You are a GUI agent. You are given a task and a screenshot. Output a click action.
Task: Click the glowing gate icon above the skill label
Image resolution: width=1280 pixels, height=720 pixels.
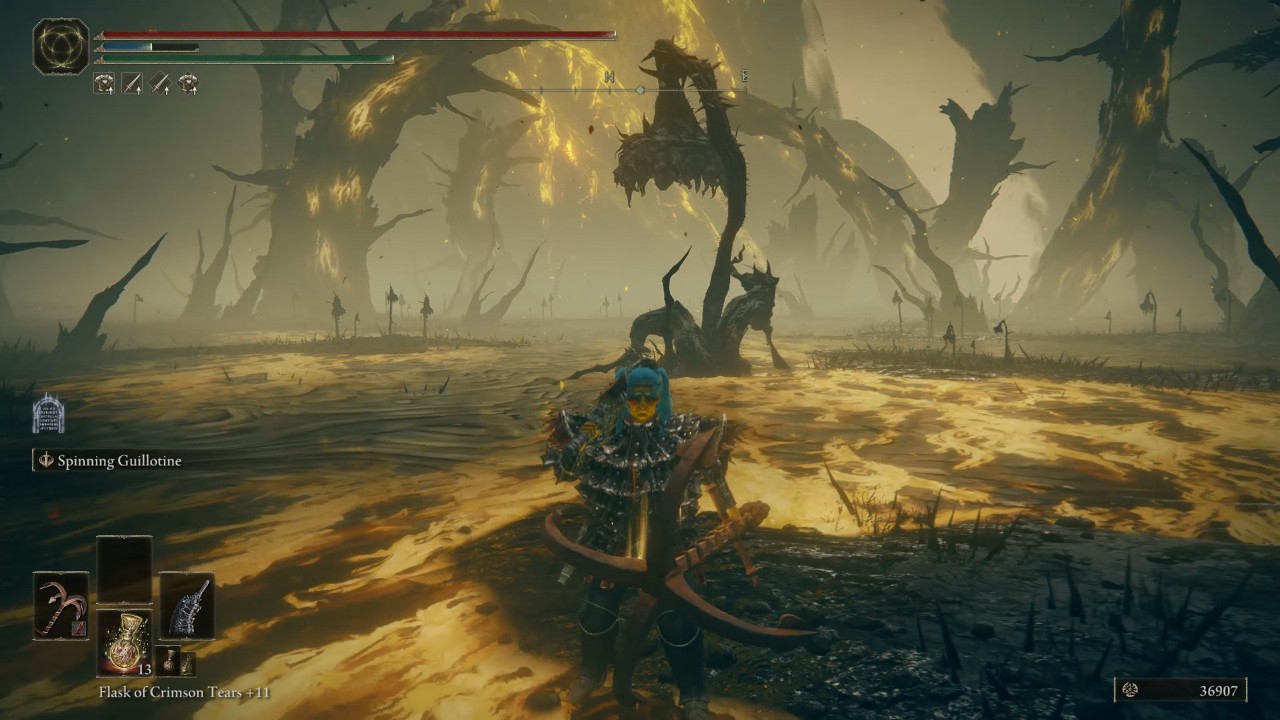[48, 413]
